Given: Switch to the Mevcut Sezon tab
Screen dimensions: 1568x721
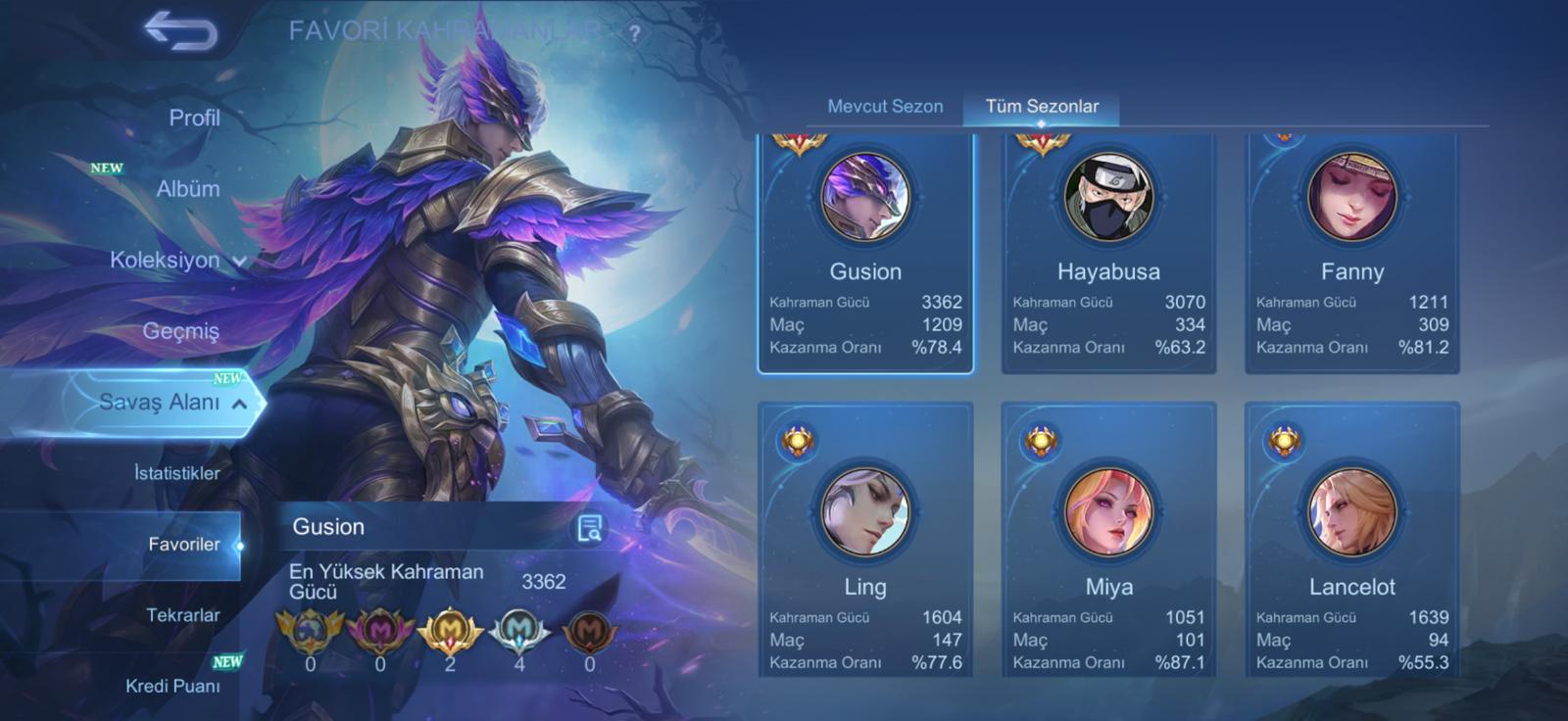Looking at the screenshot, I should [885, 107].
